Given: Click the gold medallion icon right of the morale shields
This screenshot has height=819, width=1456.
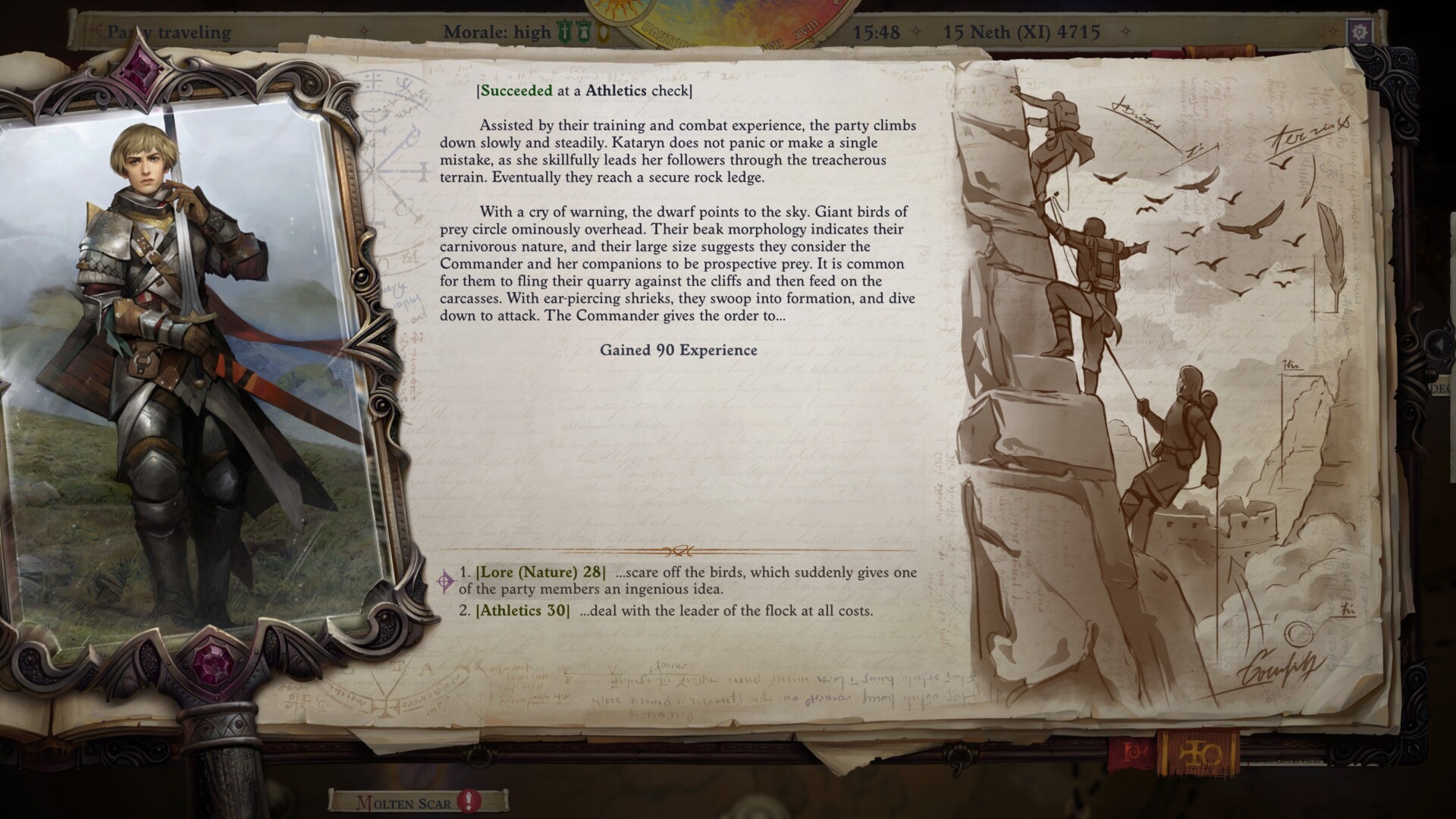Looking at the screenshot, I should click(601, 33).
